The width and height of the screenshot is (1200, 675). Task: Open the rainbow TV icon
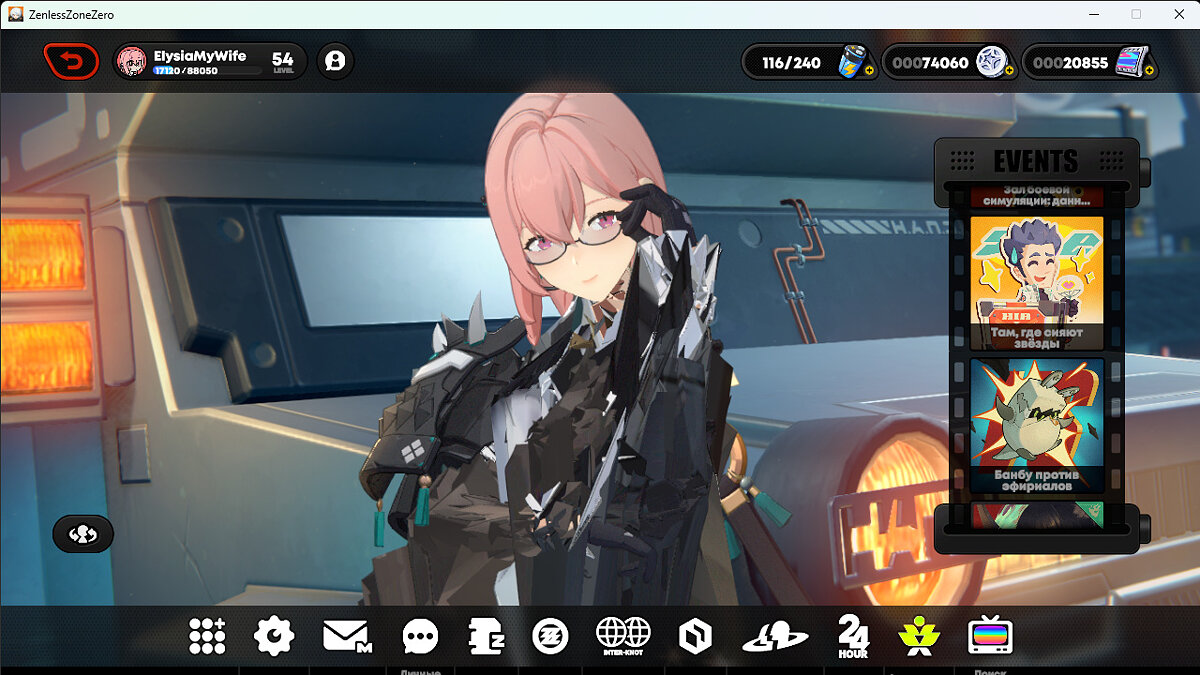click(990, 636)
